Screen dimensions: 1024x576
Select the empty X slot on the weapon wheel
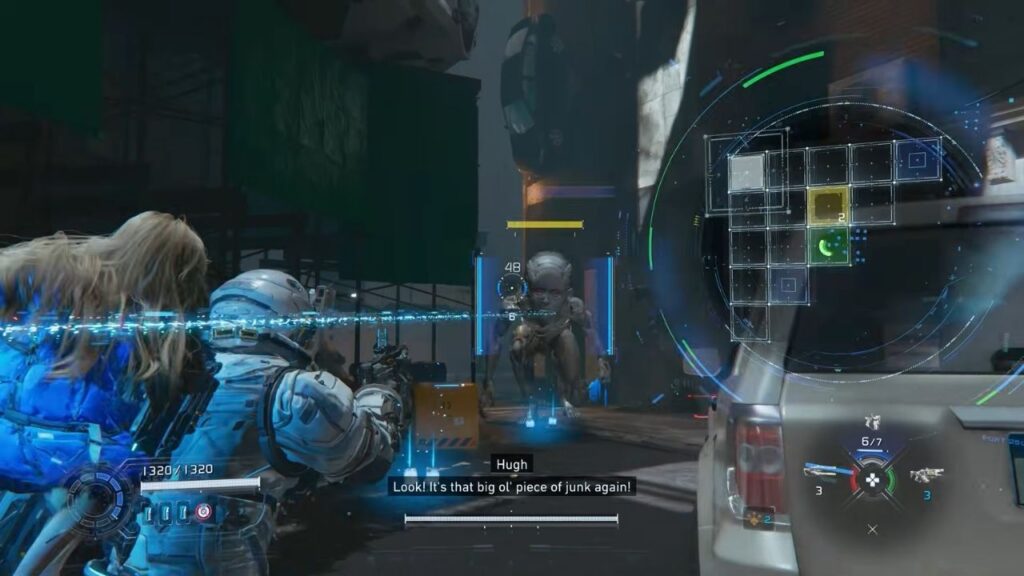872,529
